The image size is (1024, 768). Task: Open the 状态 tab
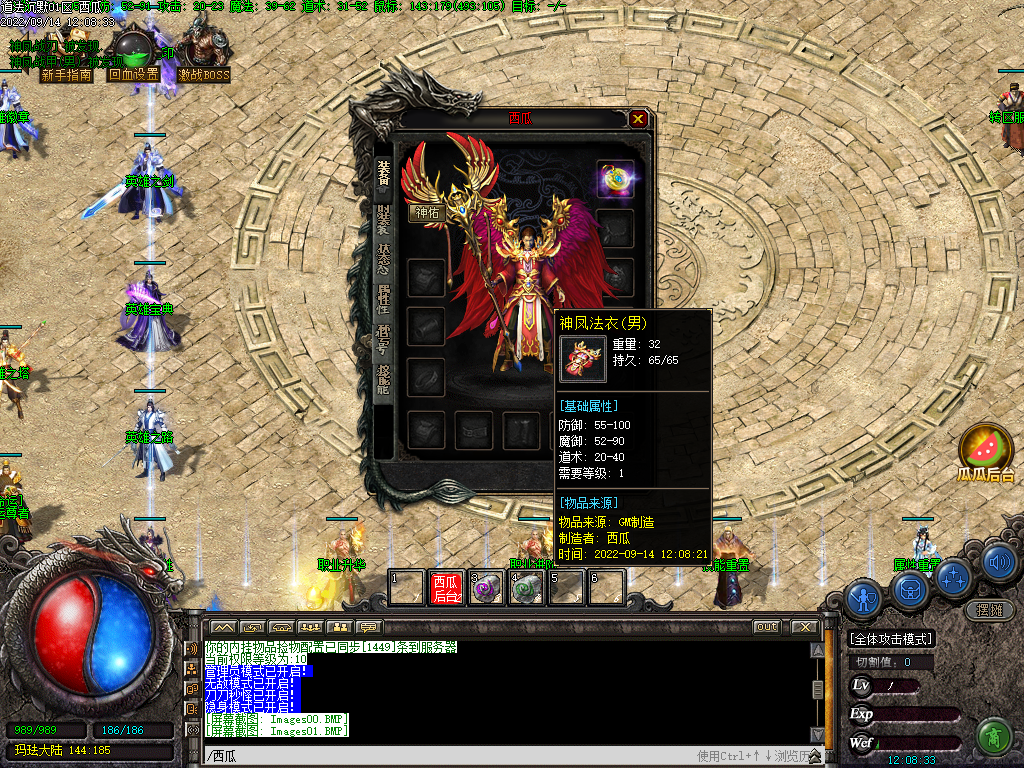[383, 258]
